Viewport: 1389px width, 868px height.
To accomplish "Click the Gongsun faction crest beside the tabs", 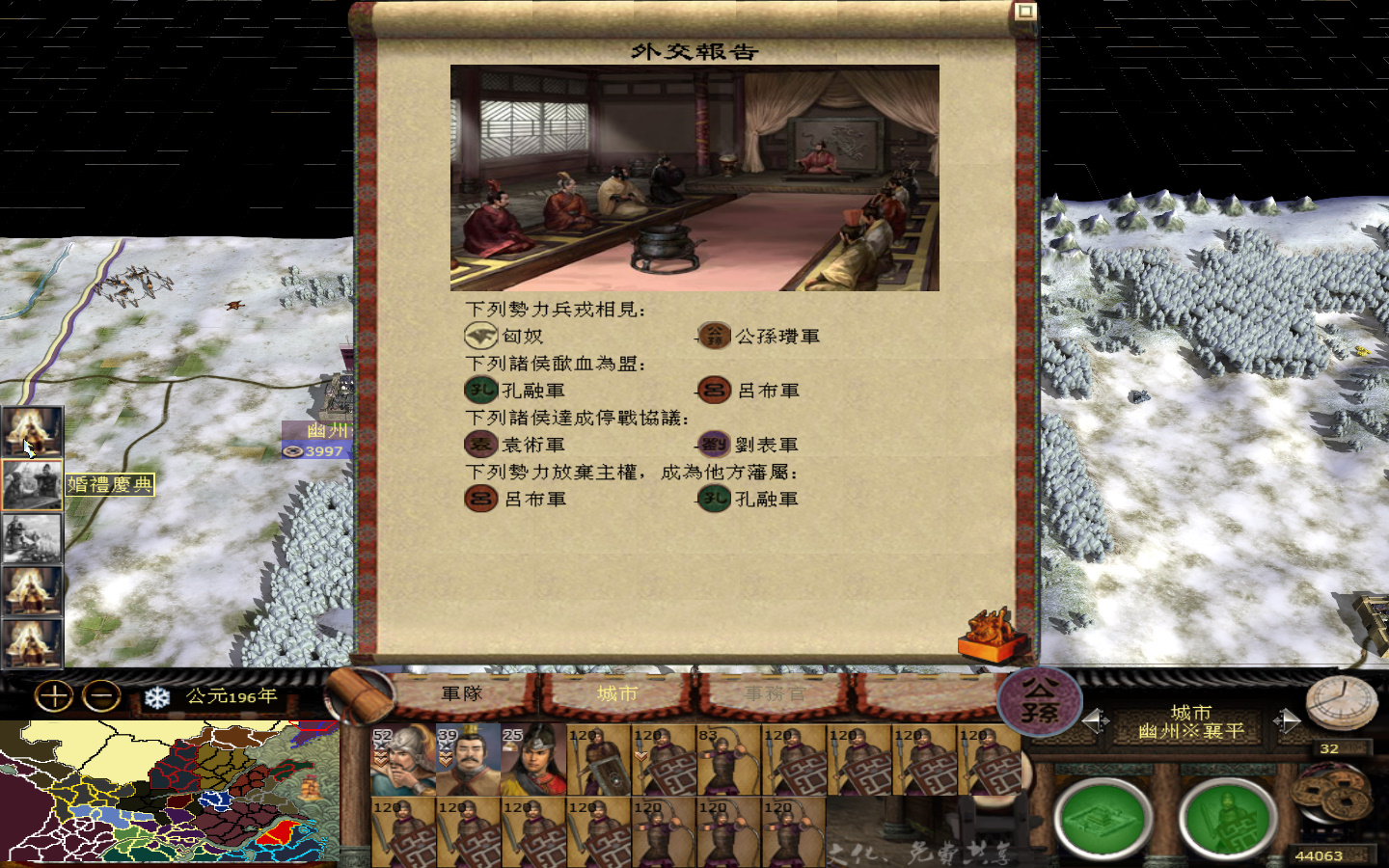I will pos(1042,699).
